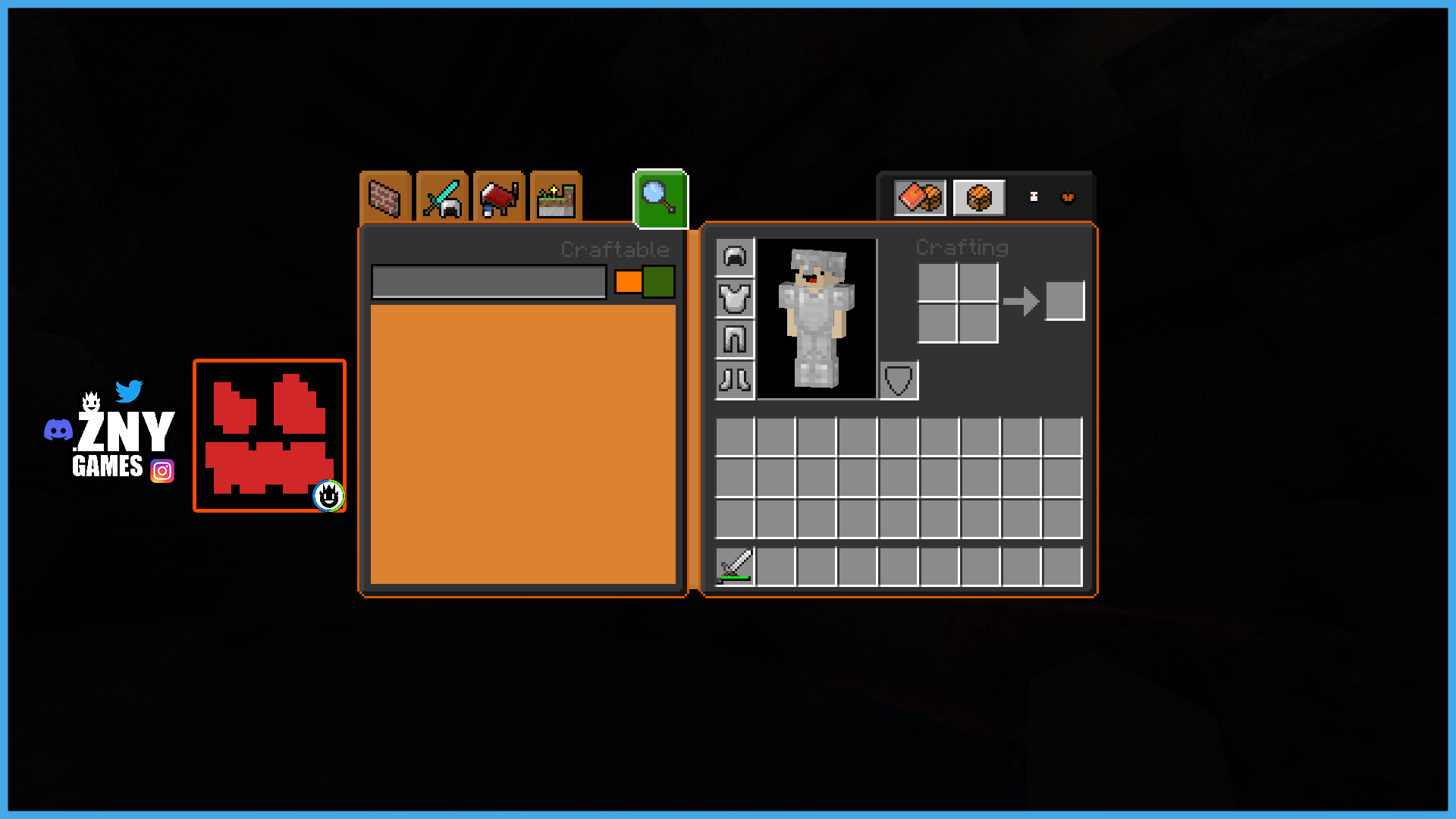Click the Craftable label heading
This screenshot has height=819, width=1456.
tap(614, 249)
